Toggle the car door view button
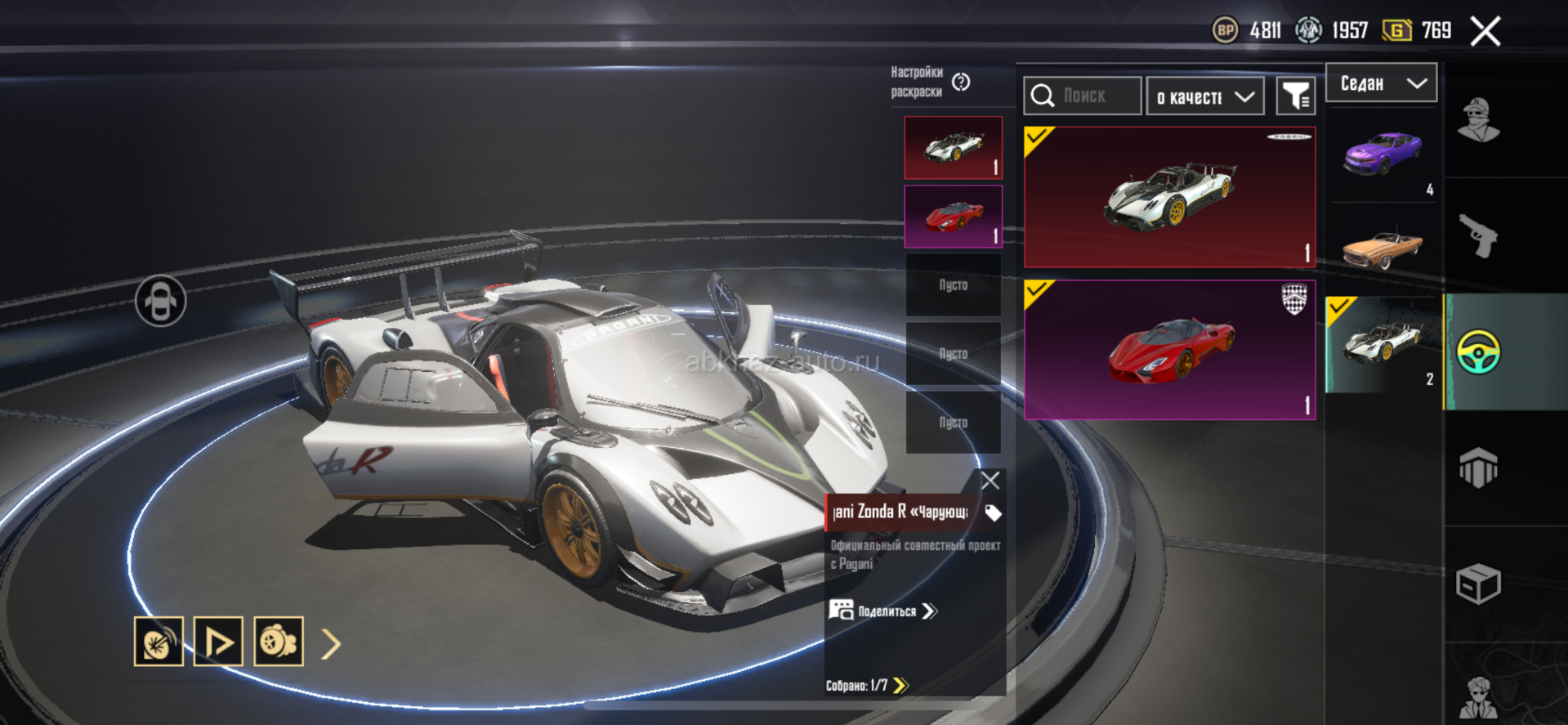This screenshot has width=1568, height=725. 160,301
